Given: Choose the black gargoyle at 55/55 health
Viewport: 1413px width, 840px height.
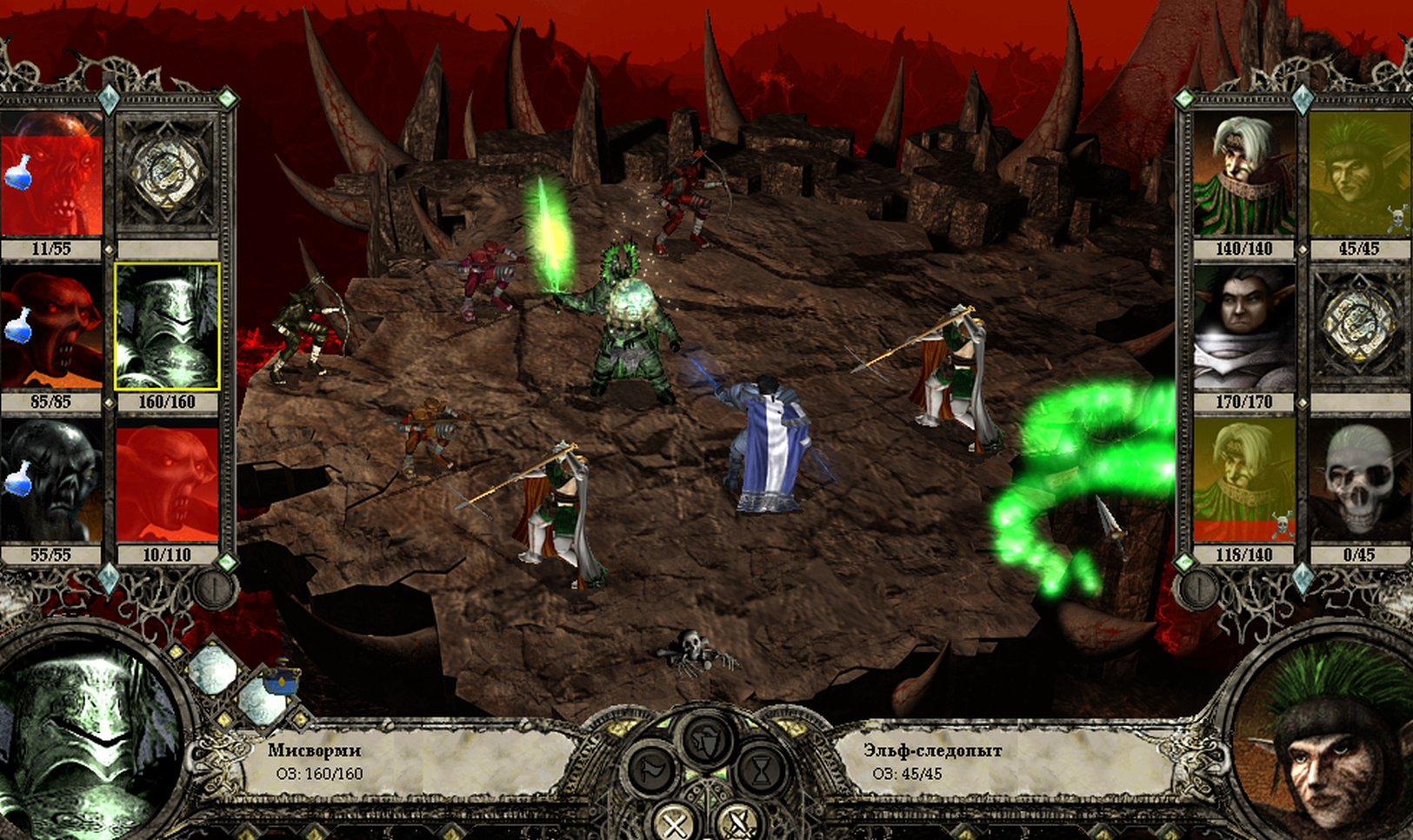Looking at the screenshot, I should point(51,481).
